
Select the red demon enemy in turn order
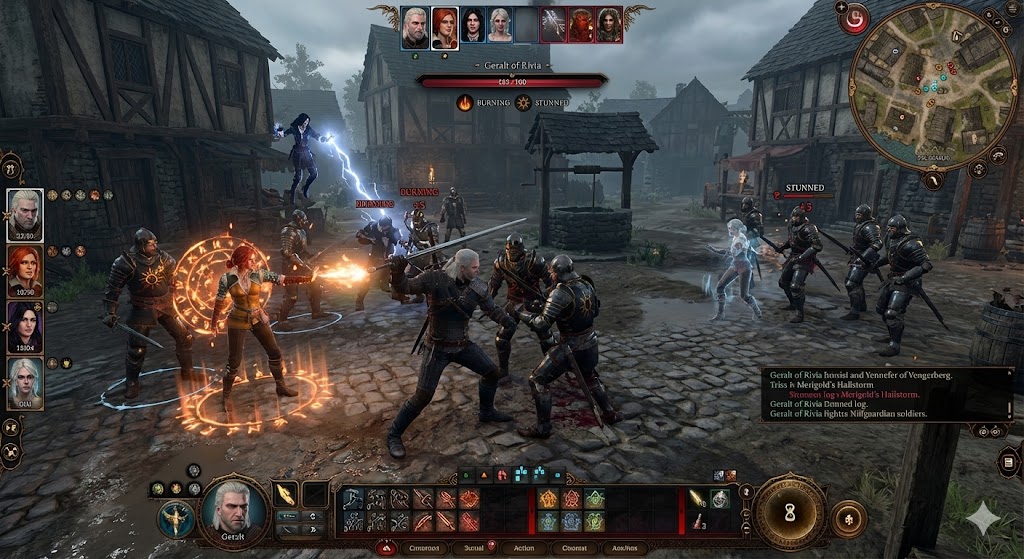click(581, 25)
